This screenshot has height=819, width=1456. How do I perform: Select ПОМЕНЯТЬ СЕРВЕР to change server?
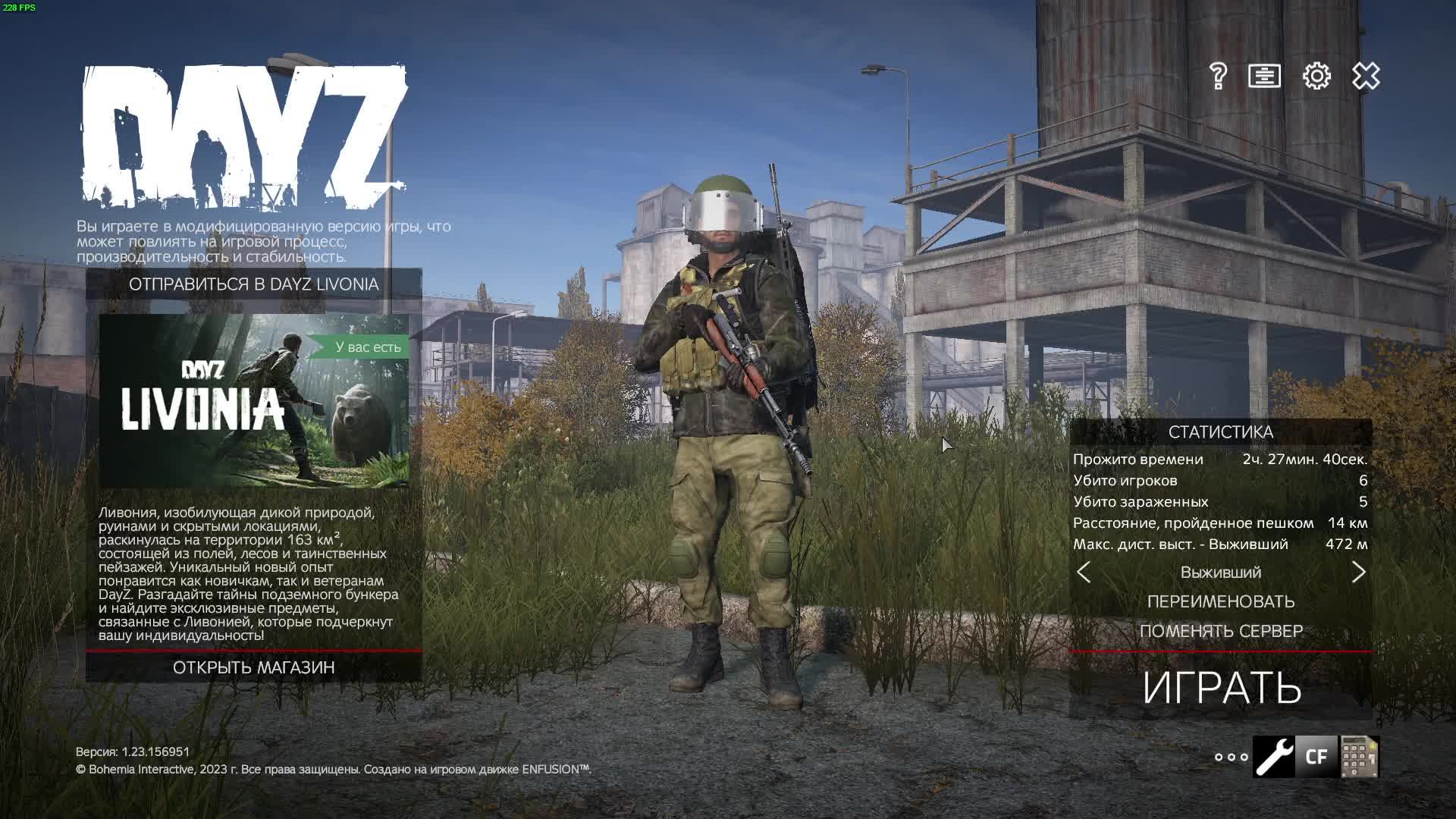coord(1219,630)
